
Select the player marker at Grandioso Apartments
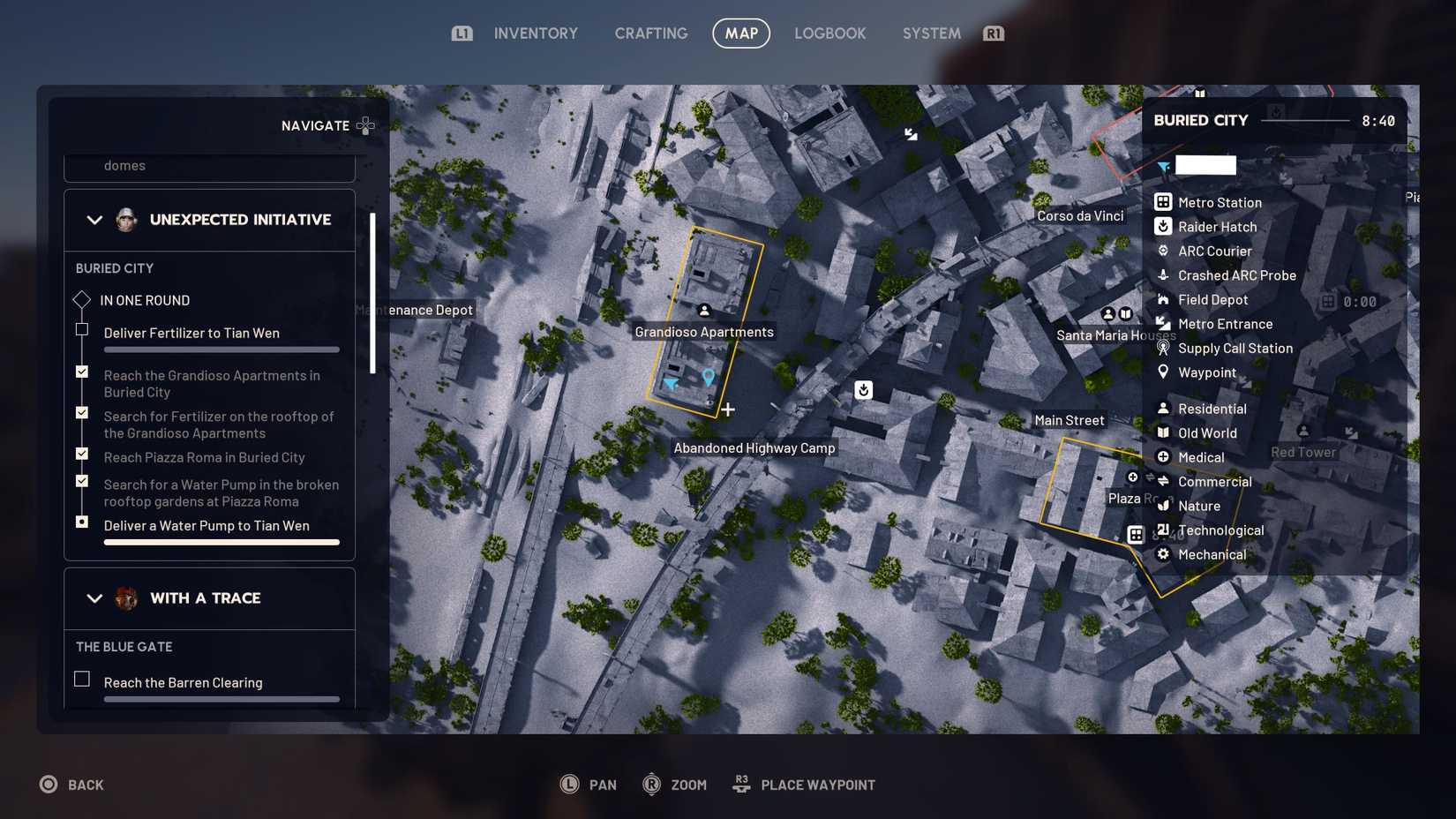669,383
